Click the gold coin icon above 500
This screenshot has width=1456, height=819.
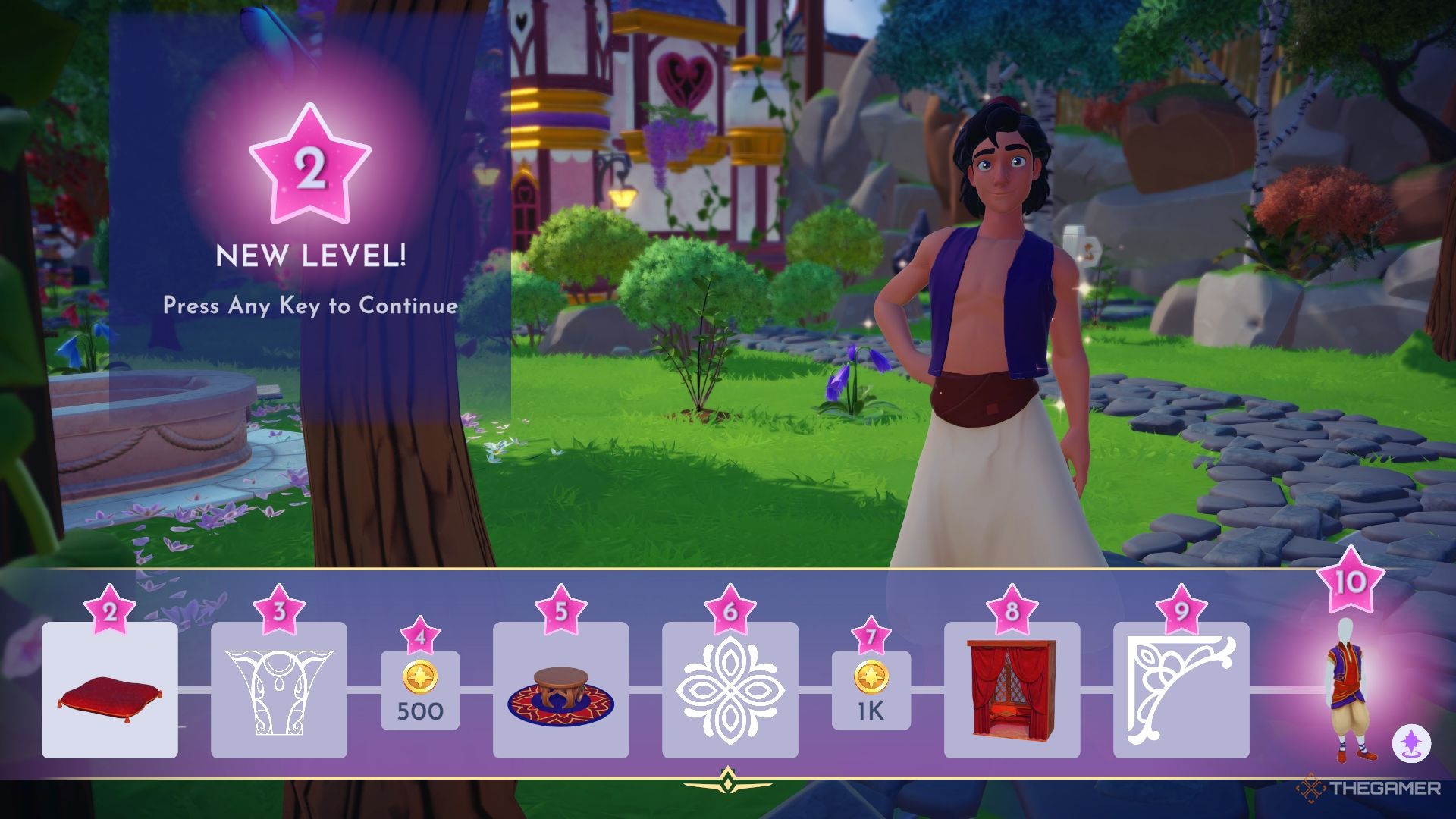click(422, 677)
